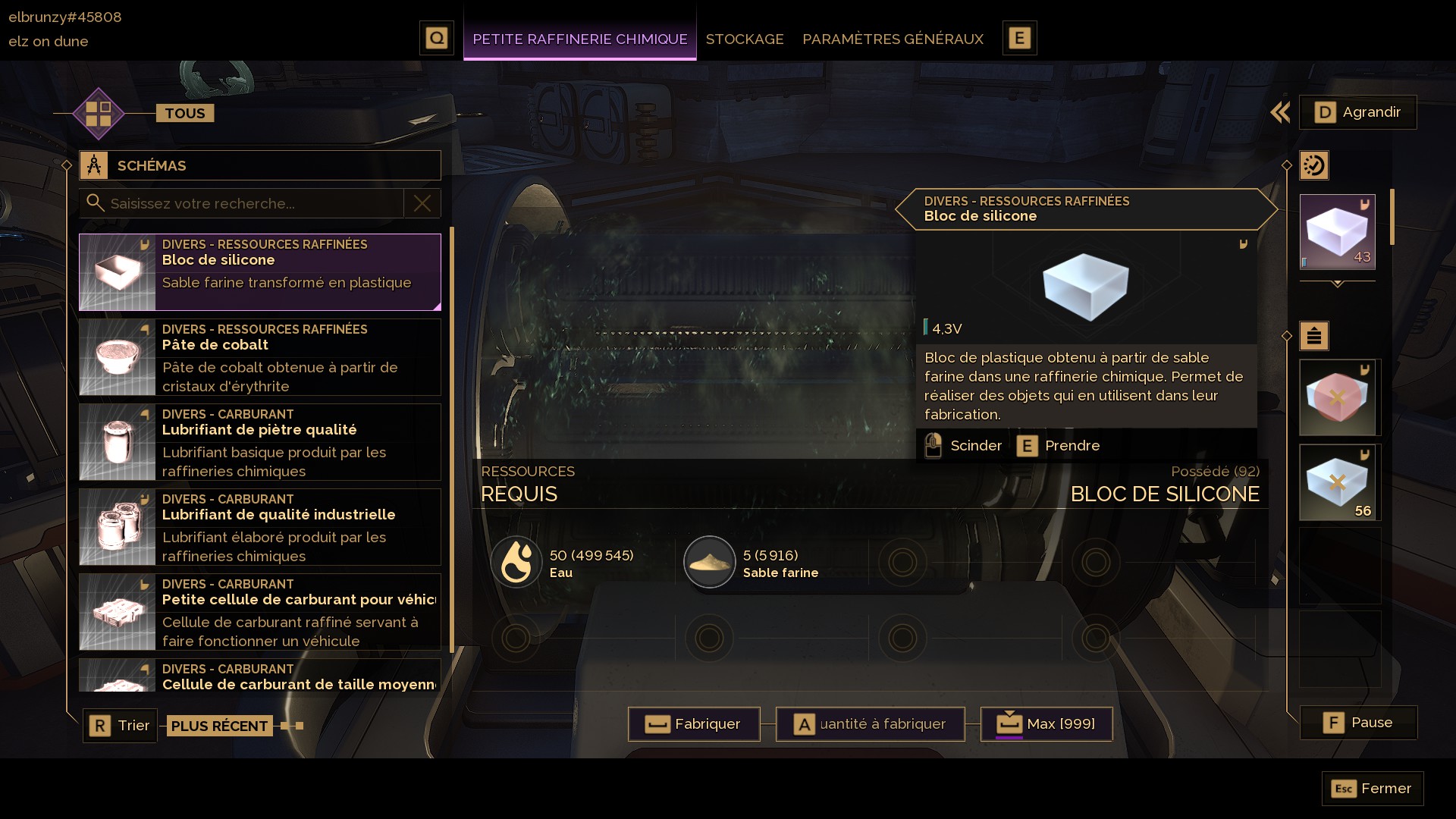Pause the refinery production
This screenshot has height=819, width=1456.
[1358, 723]
